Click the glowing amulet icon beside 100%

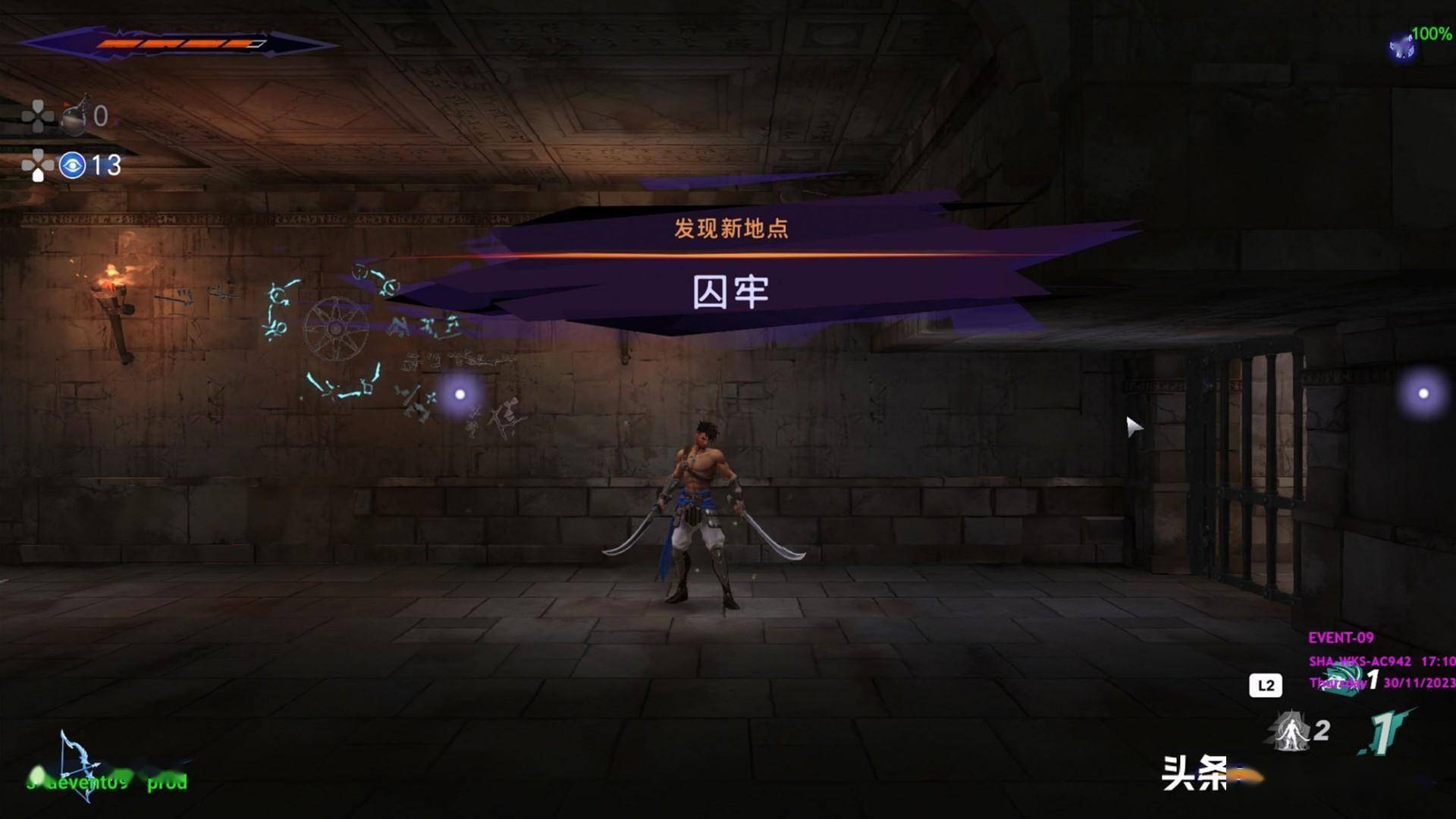(x=1401, y=47)
